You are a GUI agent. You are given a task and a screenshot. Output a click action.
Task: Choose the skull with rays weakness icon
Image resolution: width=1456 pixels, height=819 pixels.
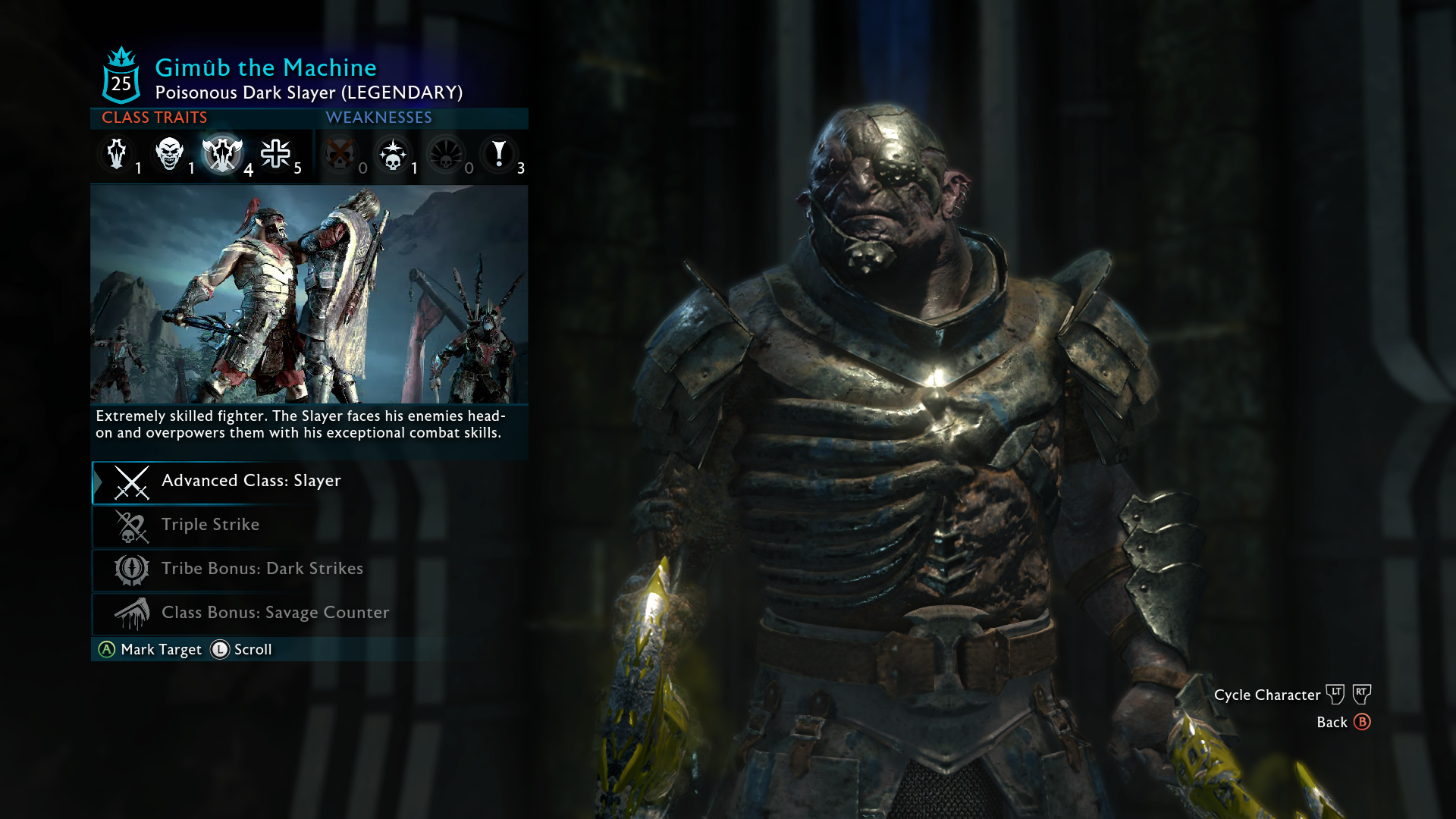tap(446, 154)
